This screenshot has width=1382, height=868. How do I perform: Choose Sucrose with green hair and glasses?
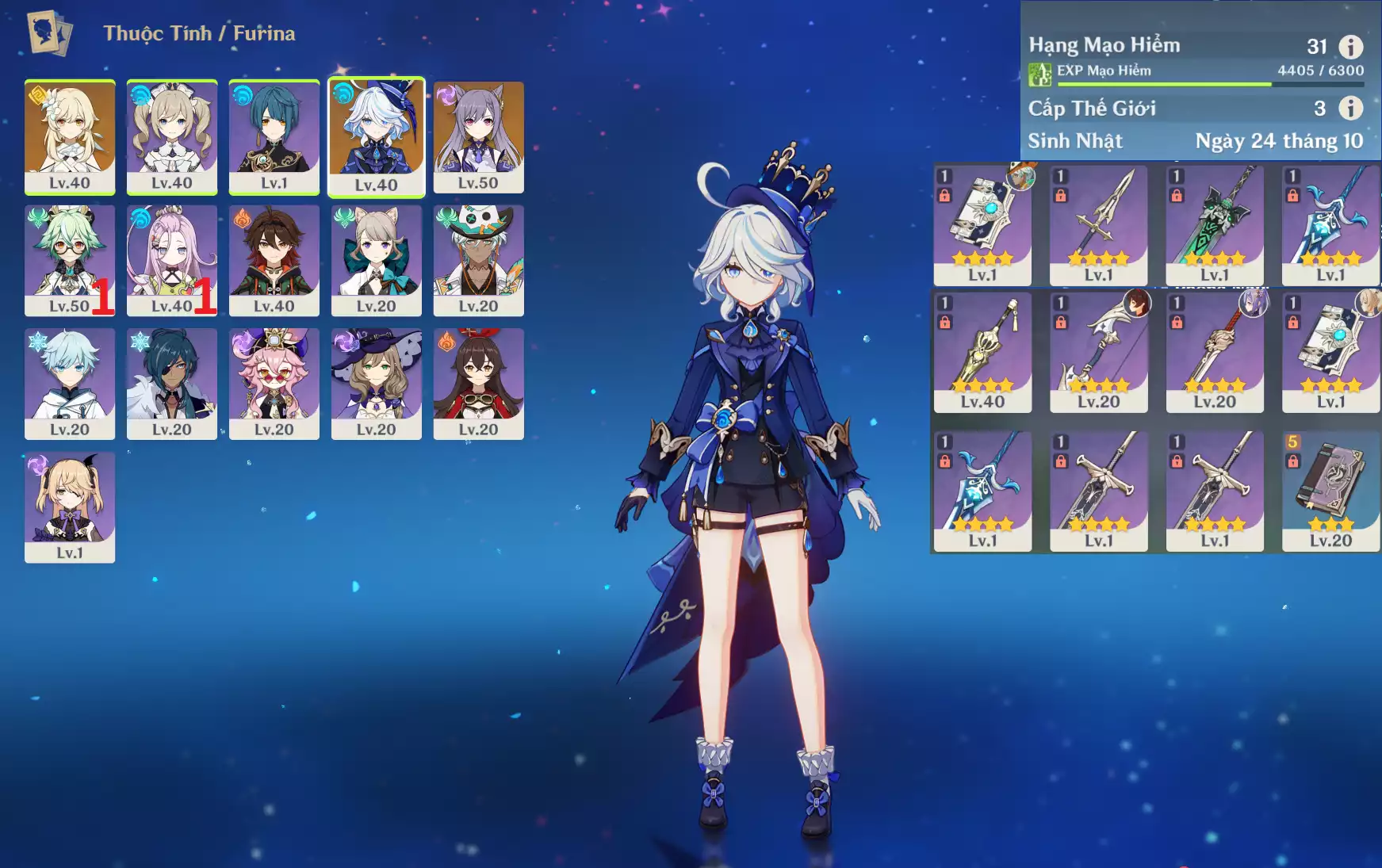coord(70,259)
